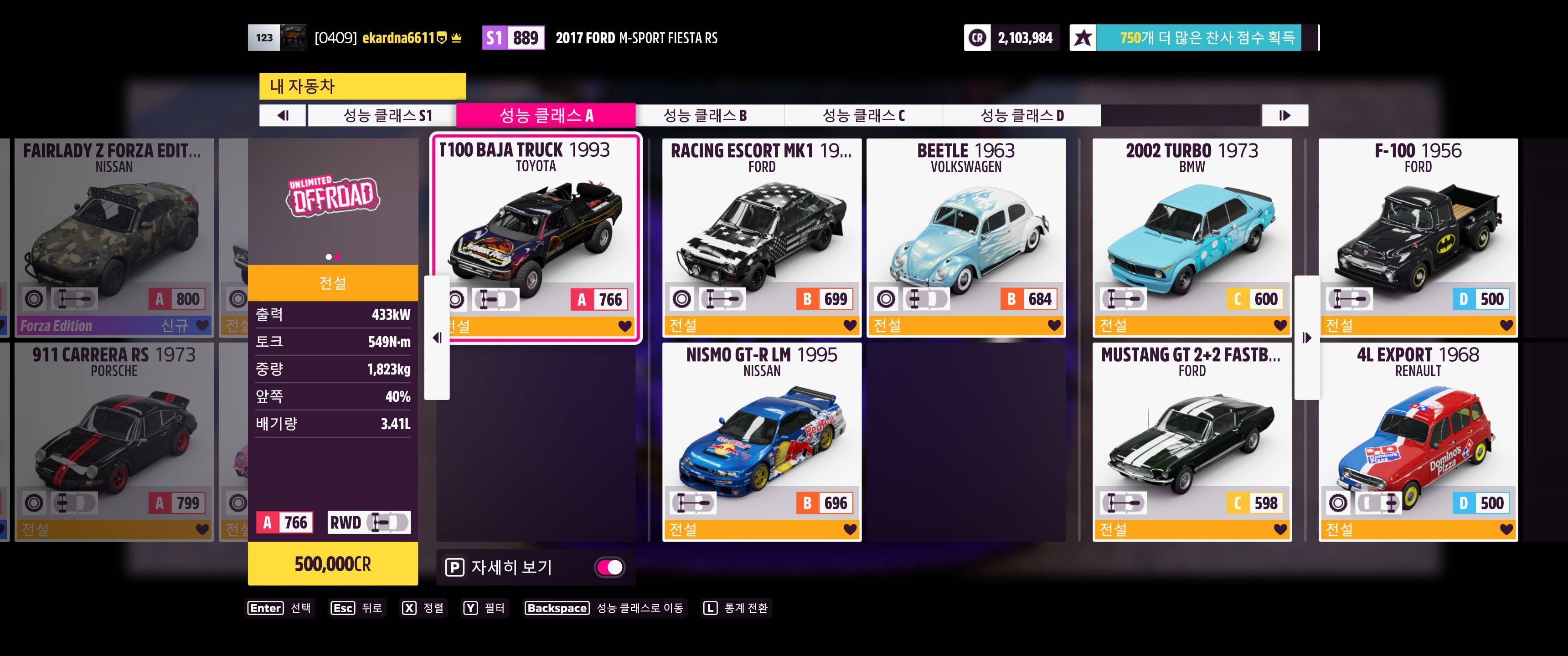The width and height of the screenshot is (1568, 656).
Task: Advance car list with the right side arrow
Action: [x=1306, y=338]
